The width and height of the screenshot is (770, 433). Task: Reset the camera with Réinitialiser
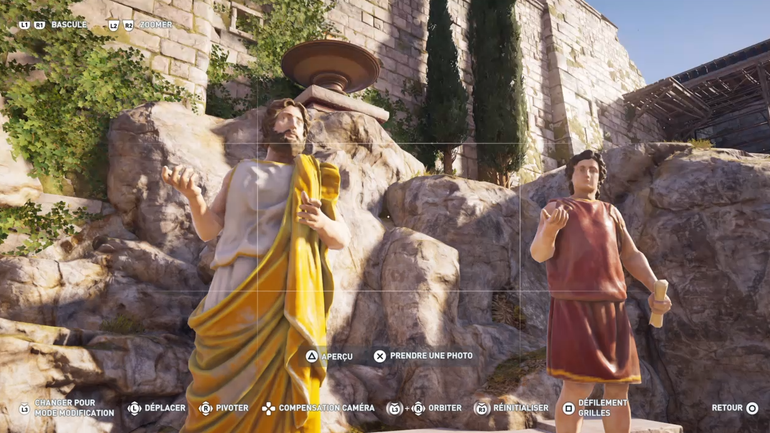(512, 408)
